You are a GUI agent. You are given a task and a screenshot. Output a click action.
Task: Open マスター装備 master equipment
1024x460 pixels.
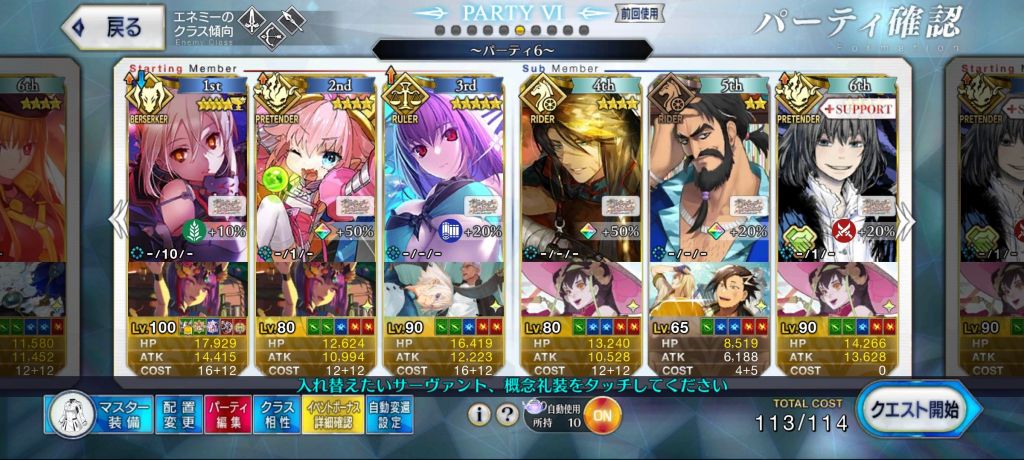pyautogui.click(x=98, y=415)
